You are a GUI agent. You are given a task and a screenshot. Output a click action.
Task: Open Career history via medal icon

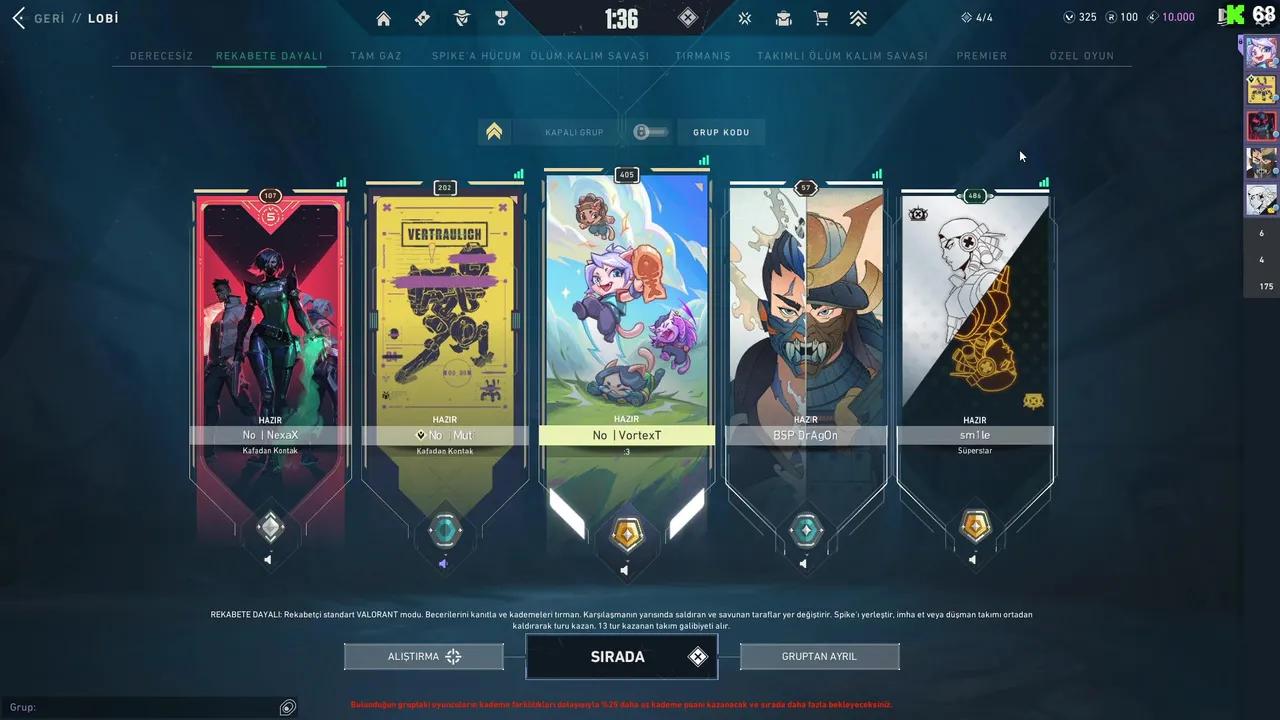[x=501, y=18]
